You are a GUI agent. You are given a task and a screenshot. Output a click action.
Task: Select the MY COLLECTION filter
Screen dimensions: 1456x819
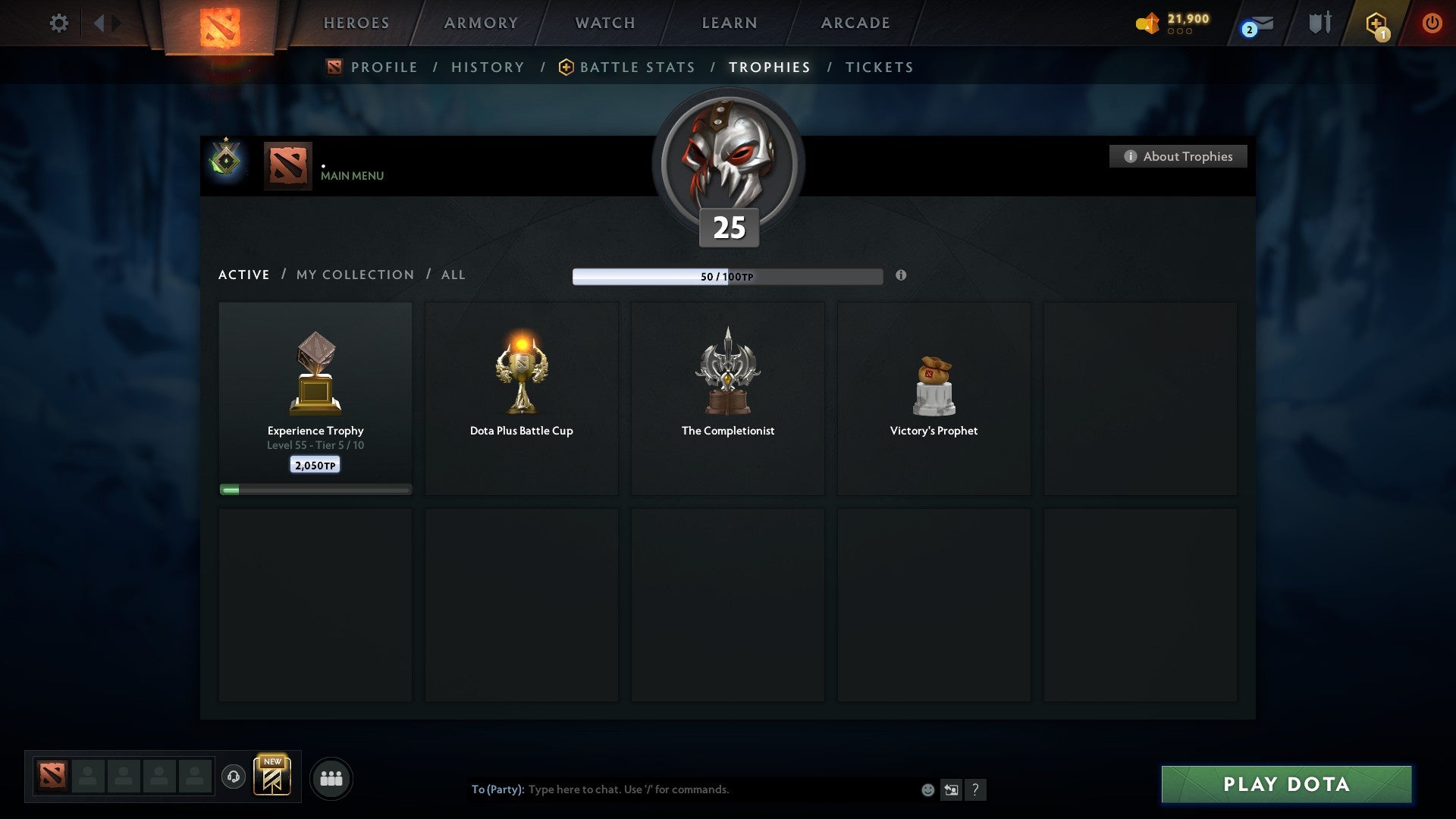click(x=354, y=275)
